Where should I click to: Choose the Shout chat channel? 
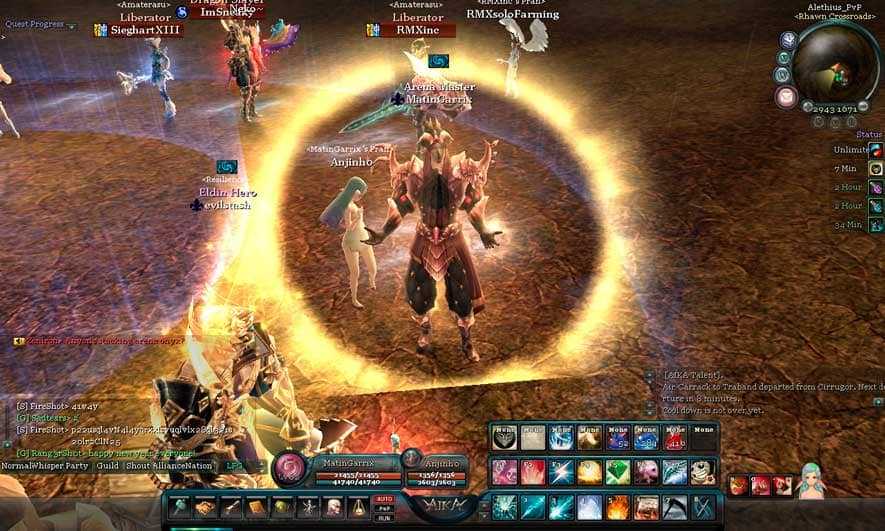(139, 466)
